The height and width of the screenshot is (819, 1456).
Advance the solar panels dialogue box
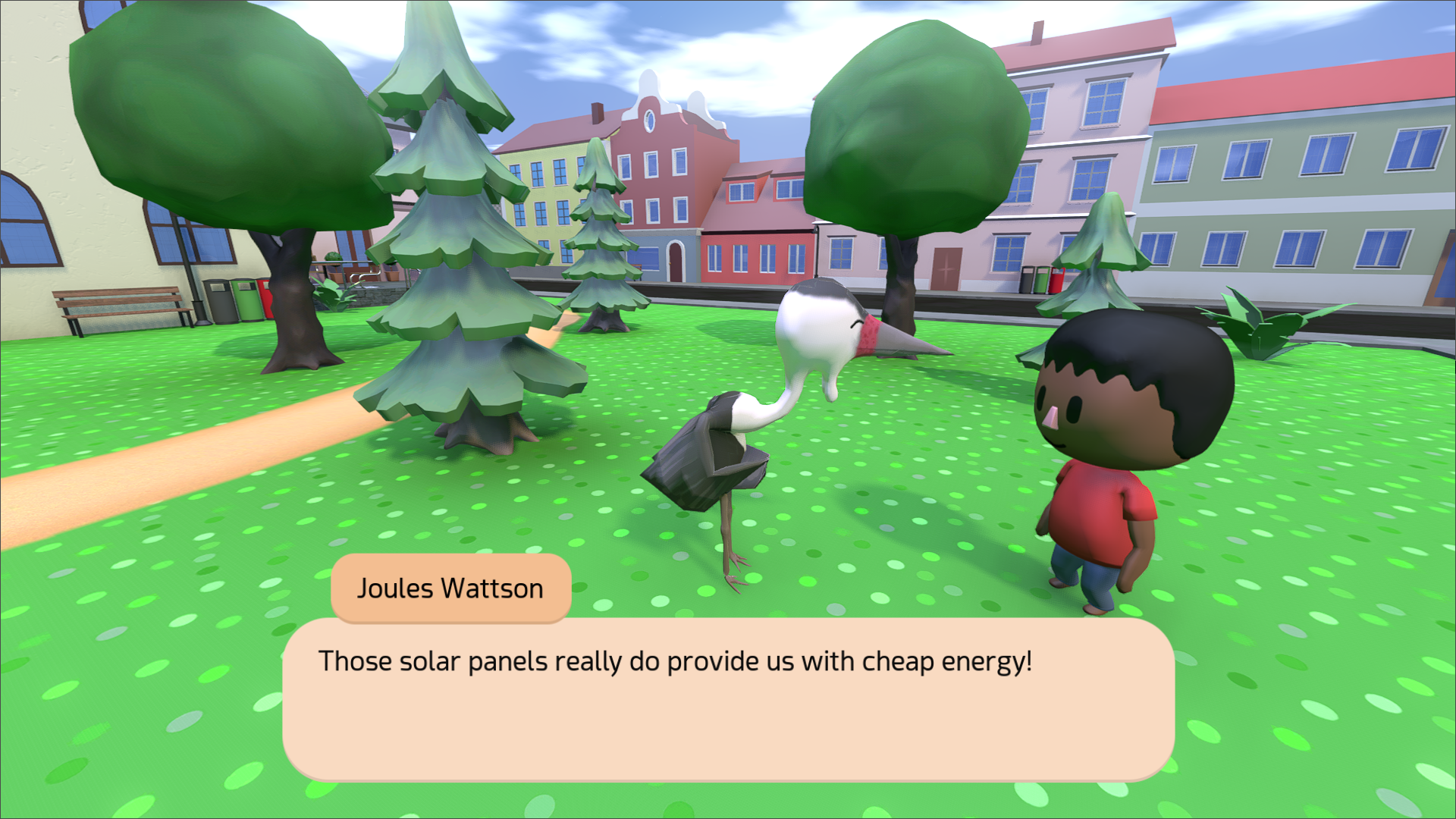click(x=728, y=699)
